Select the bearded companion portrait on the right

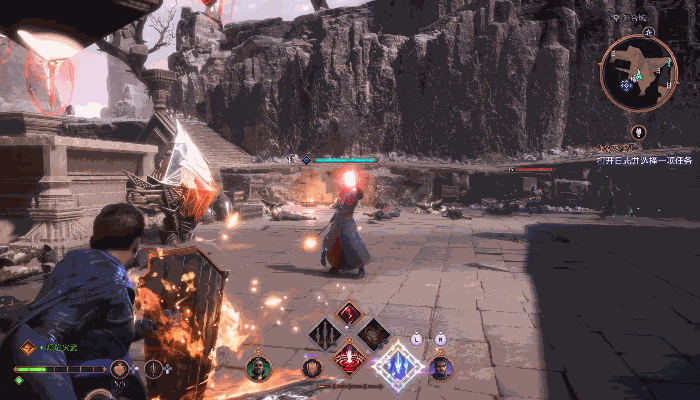[x=440, y=368]
